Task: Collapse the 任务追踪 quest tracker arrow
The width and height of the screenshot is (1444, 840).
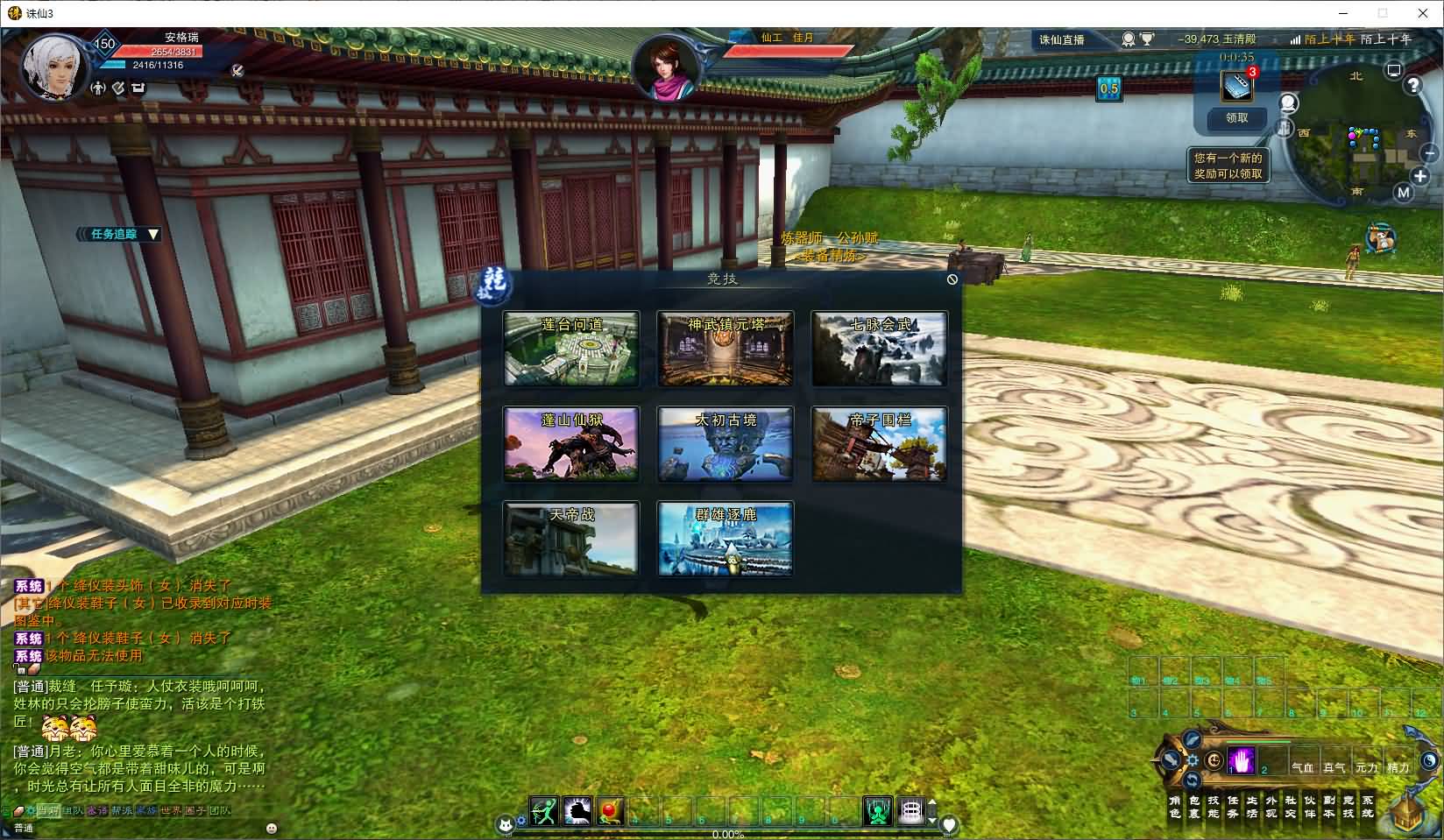Action: point(154,235)
